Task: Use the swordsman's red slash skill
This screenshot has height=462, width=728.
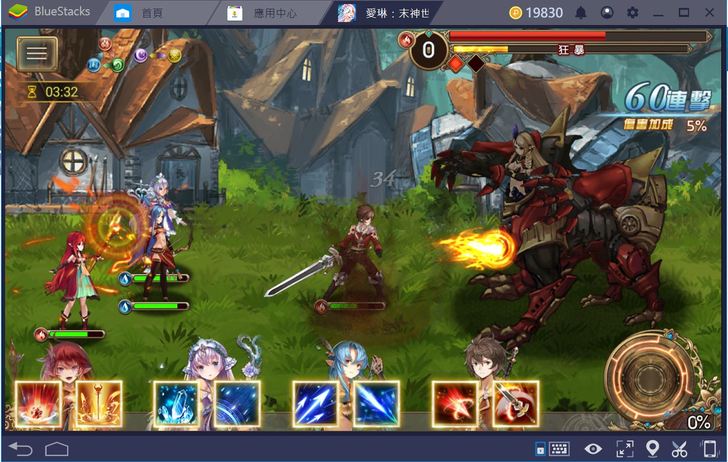Action: click(455, 404)
